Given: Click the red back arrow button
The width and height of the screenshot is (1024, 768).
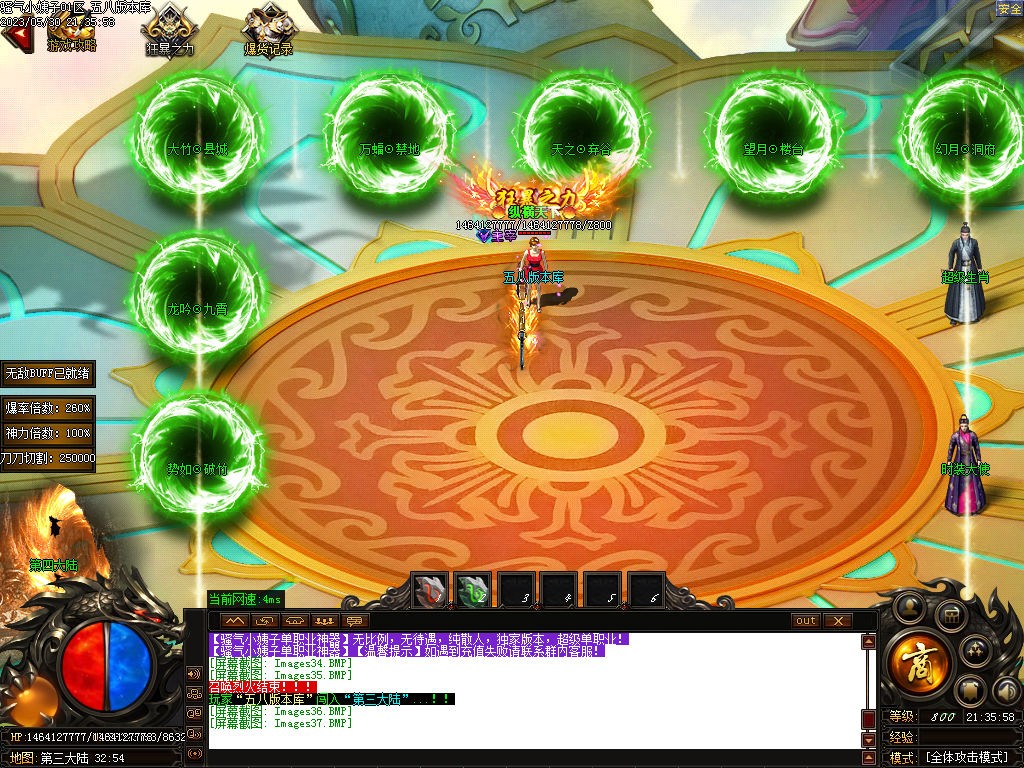Looking at the screenshot, I should [x=15, y=37].
